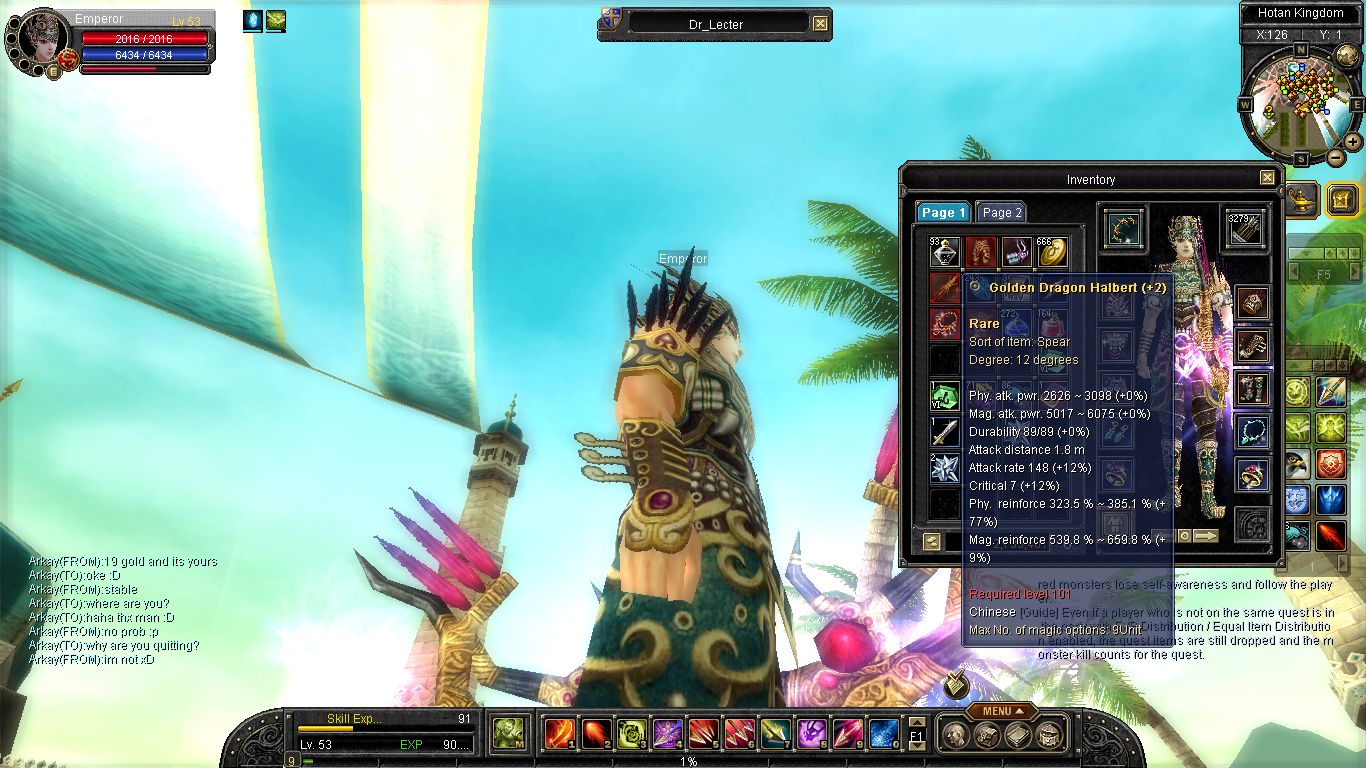1366x768 pixels.
Task: Select the sword item in inventory
Action: [x=945, y=432]
